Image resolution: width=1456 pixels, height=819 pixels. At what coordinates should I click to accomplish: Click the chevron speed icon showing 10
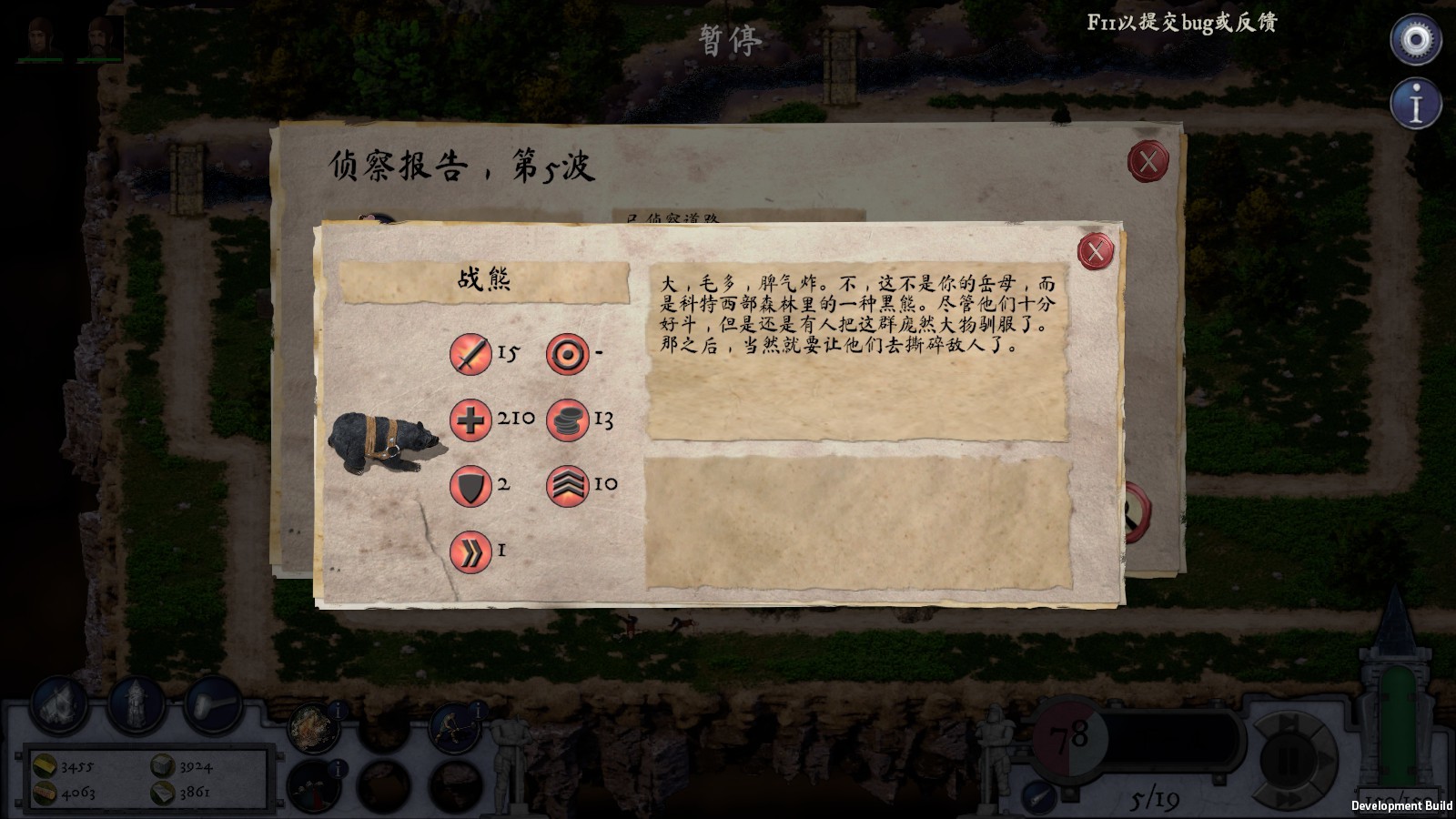(x=569, y=485)
